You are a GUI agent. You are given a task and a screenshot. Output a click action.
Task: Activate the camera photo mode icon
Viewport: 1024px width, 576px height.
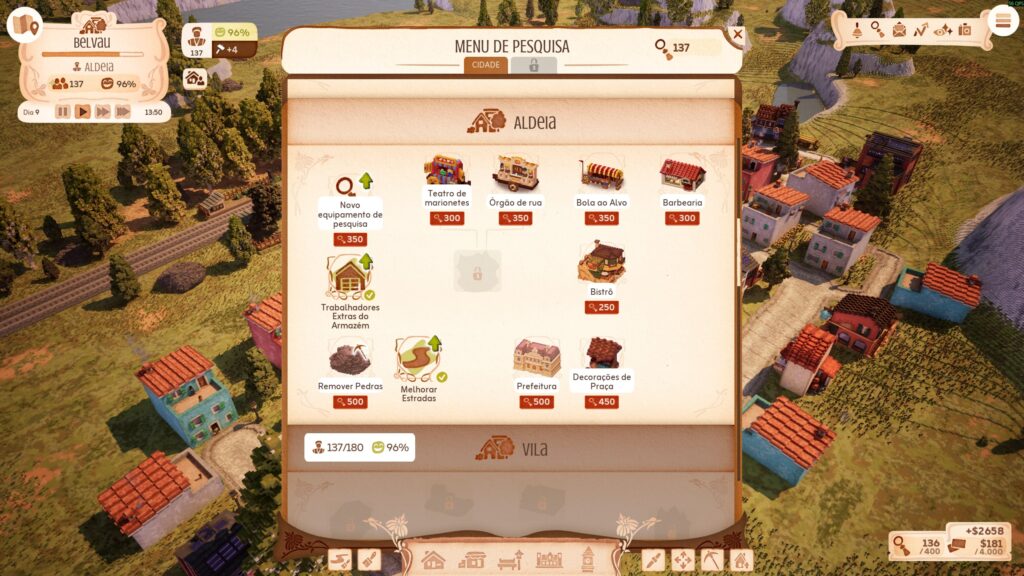click(x=965, y=30)
